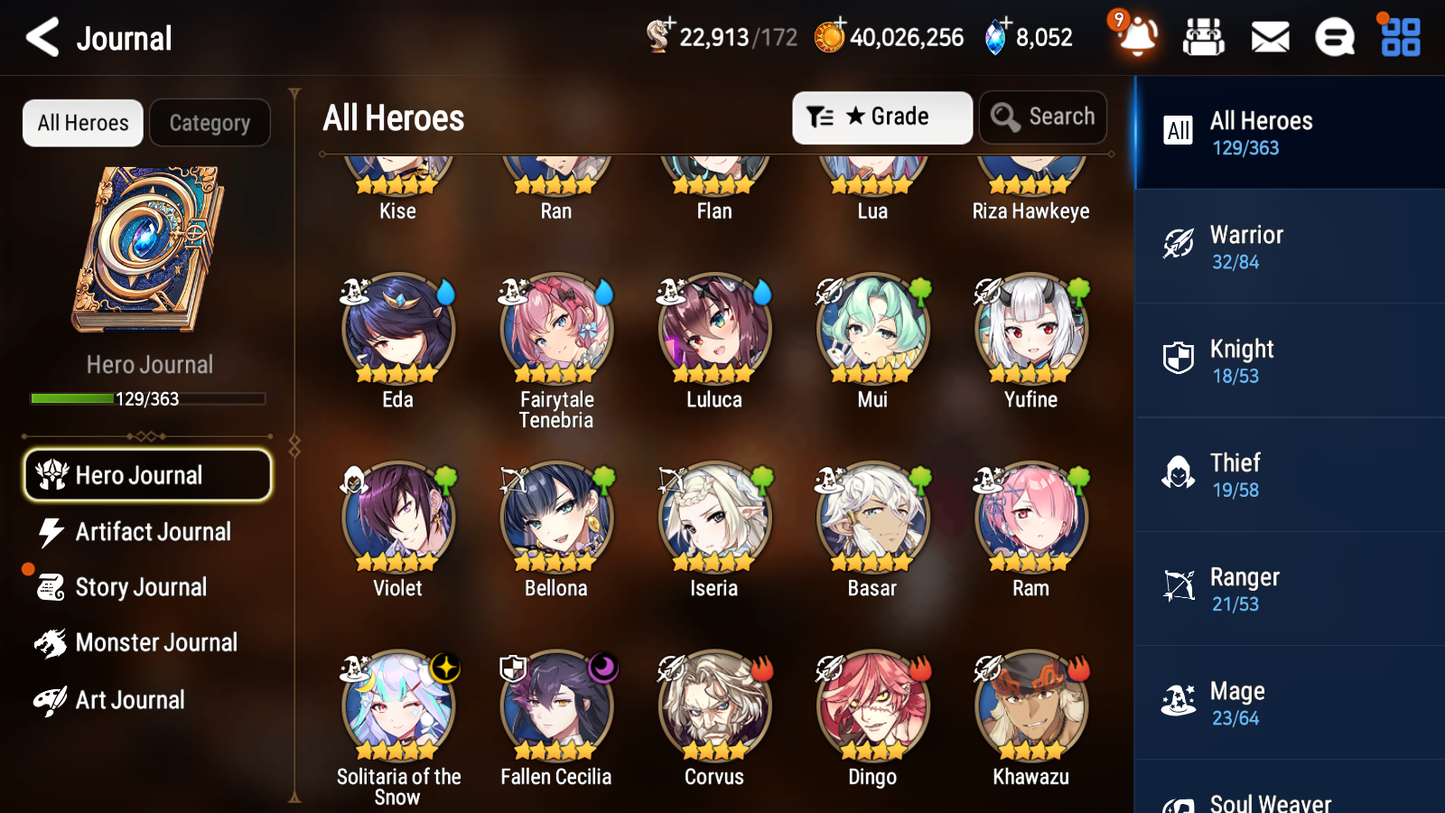Screen dimensions: 1445x813
Task: Open the chat window
Action: coord(1334,36)
